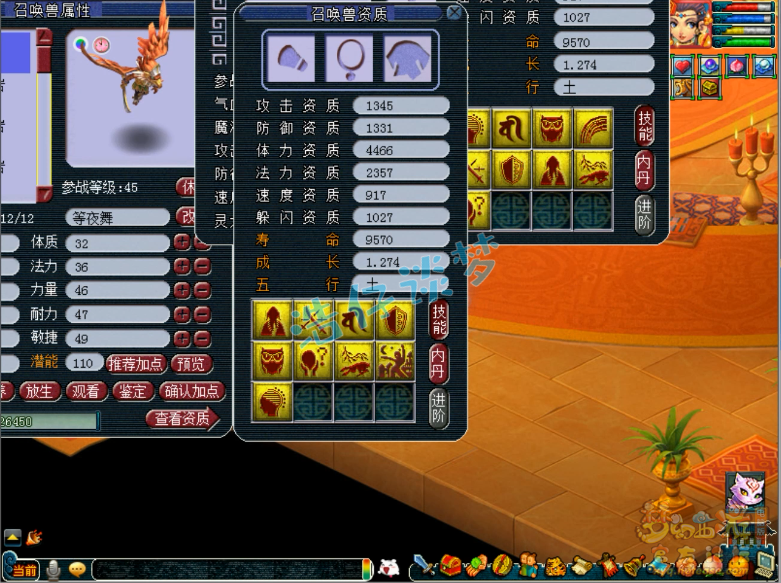Close the 召唤兽资质 window
The image size is (781, 583).
click(x=454, y=13)
